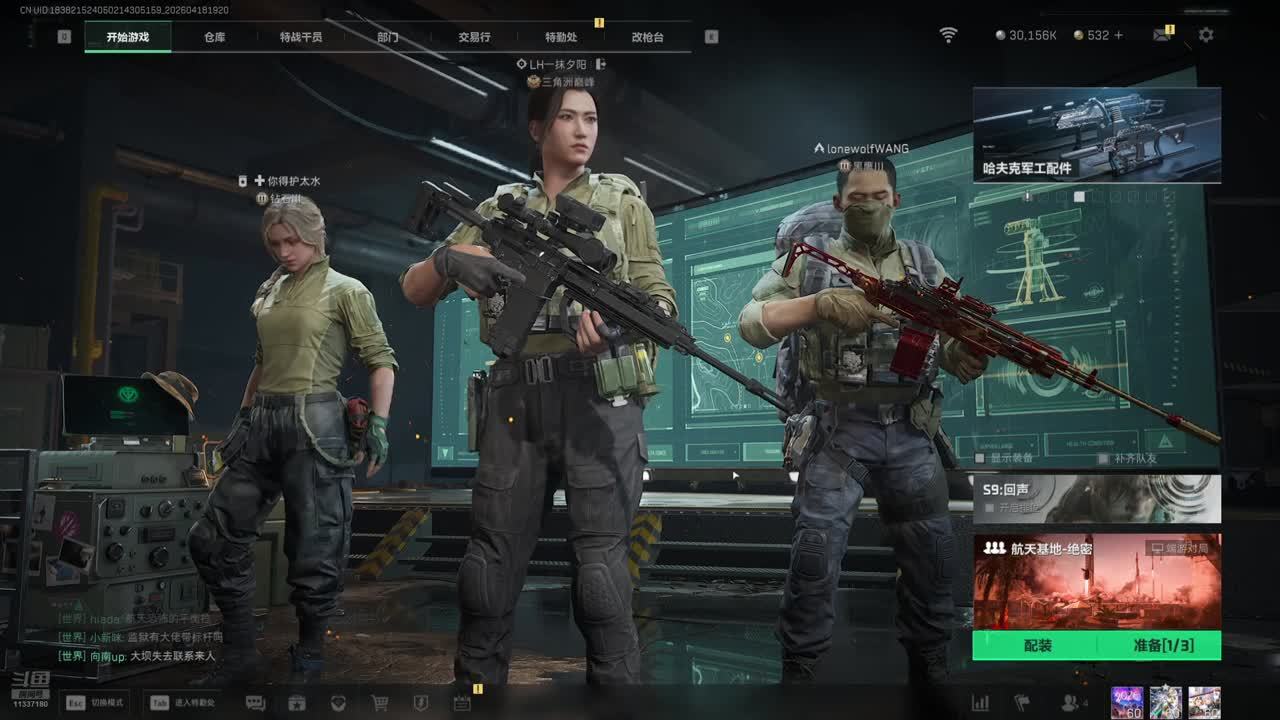
Task: Choose the 航天基地-绝密 map card
Action: [x=1096, y=581]
